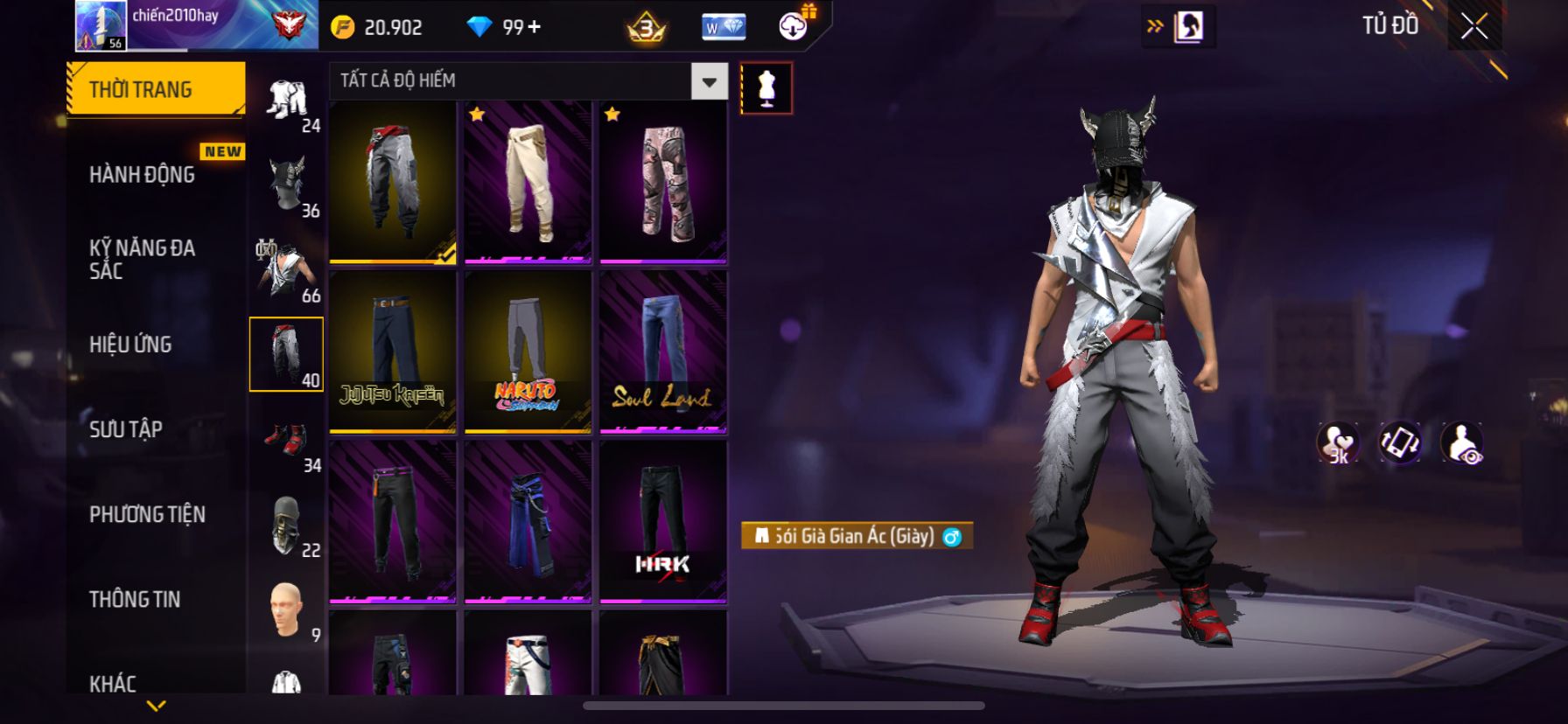Click the diamond top-up counter
The width and height of the screenshot is (1568, 724).
click(x=507, y=27)
